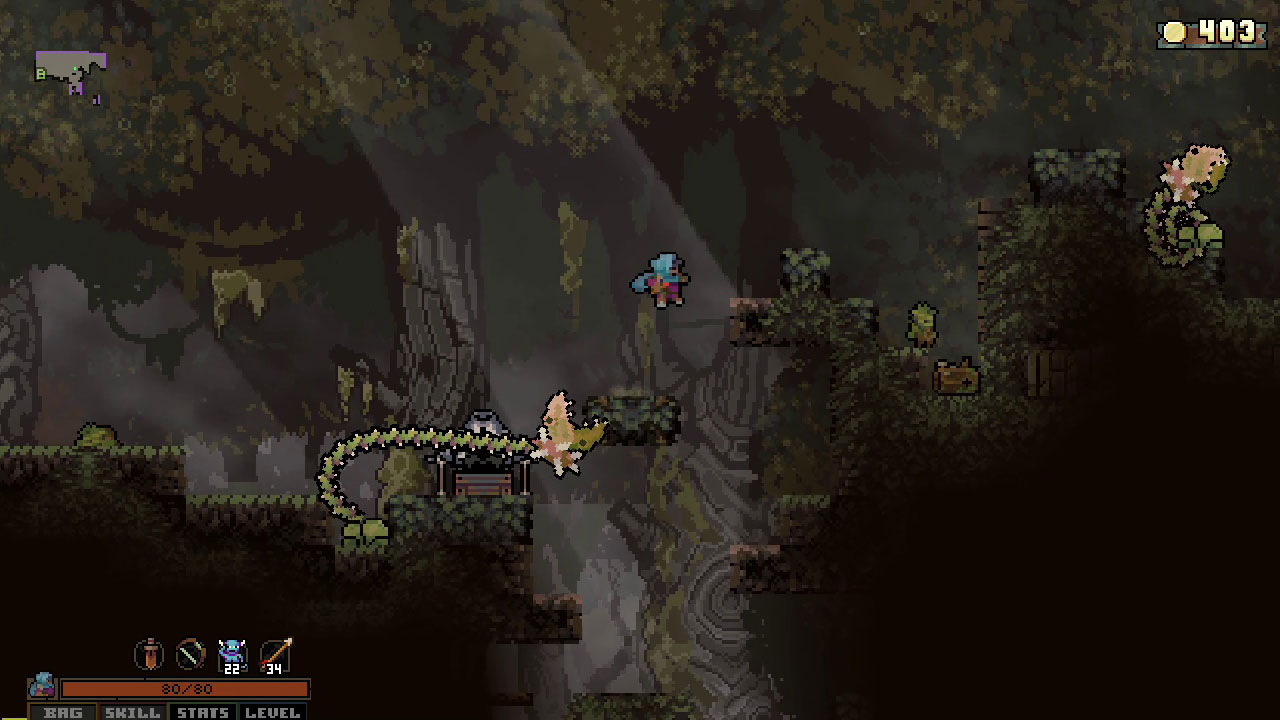Select the player character in midair

660,278
